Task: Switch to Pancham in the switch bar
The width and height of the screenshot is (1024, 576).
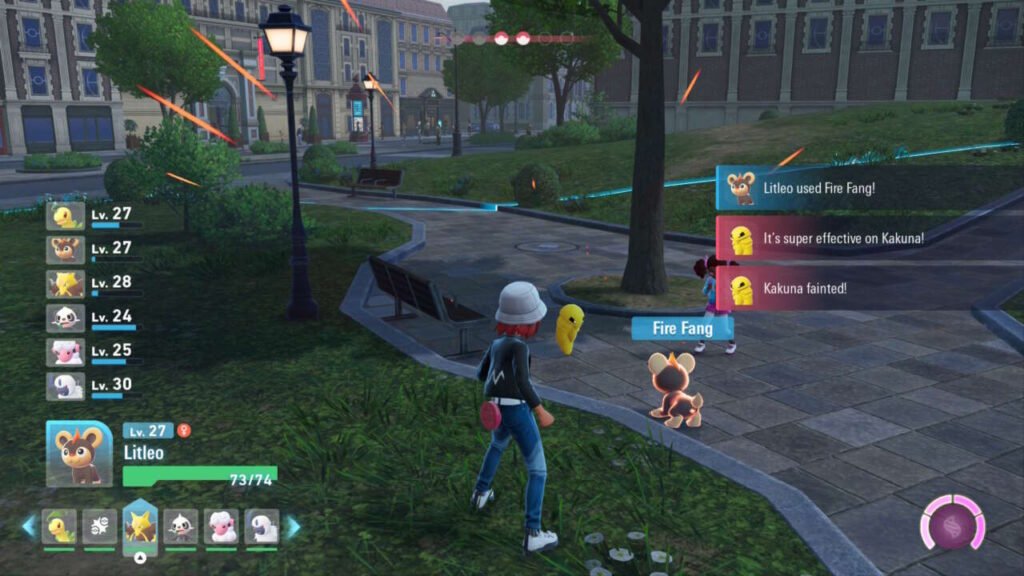Action: (181, 526)
